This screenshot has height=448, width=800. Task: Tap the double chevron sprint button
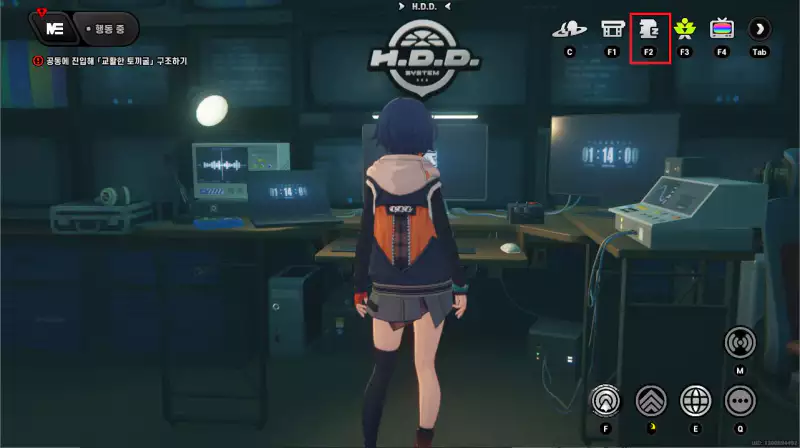coord(651,400)
